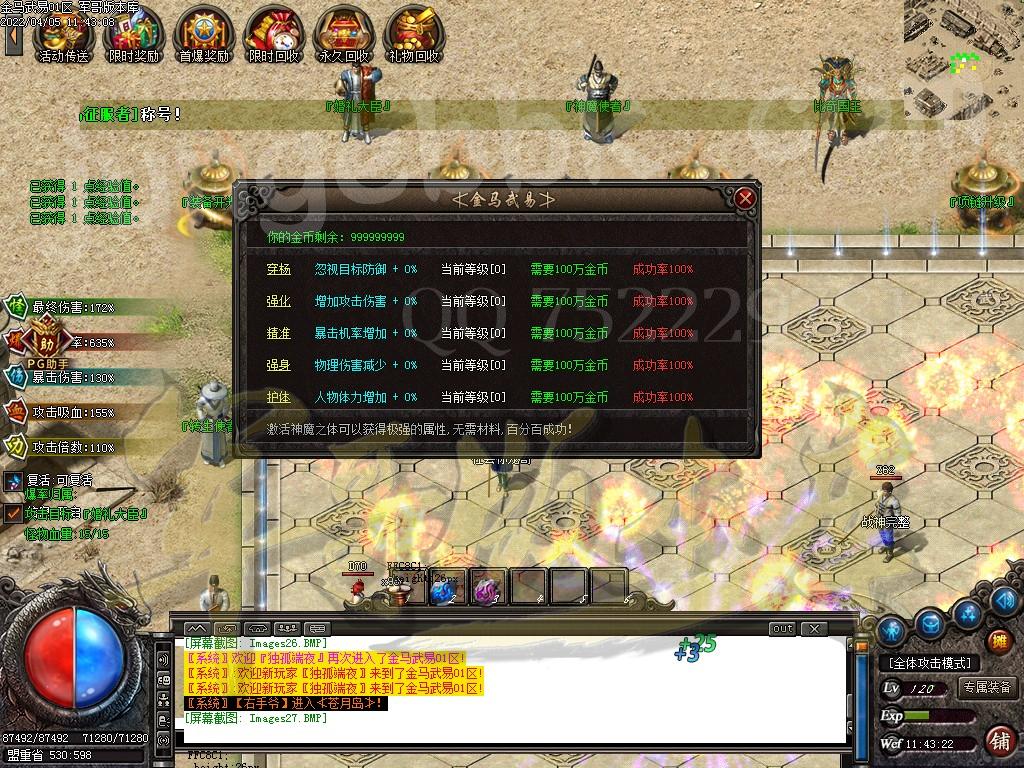Open the 限时回收 timed recycle icon
The height and width of the screenshot is (768, 1024).
point(273,35)
